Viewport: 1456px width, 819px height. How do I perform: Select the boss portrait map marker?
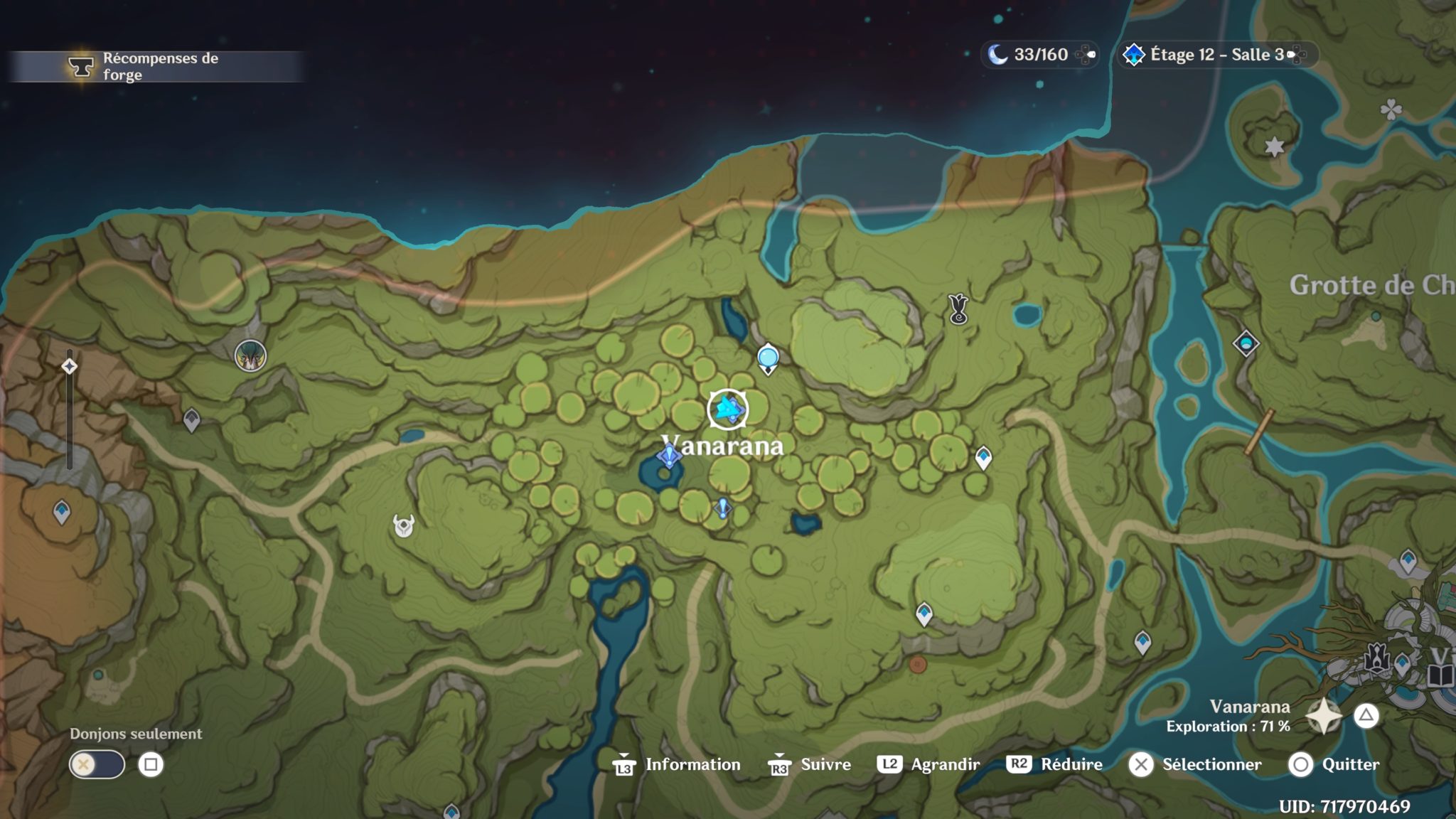(250, 355)
